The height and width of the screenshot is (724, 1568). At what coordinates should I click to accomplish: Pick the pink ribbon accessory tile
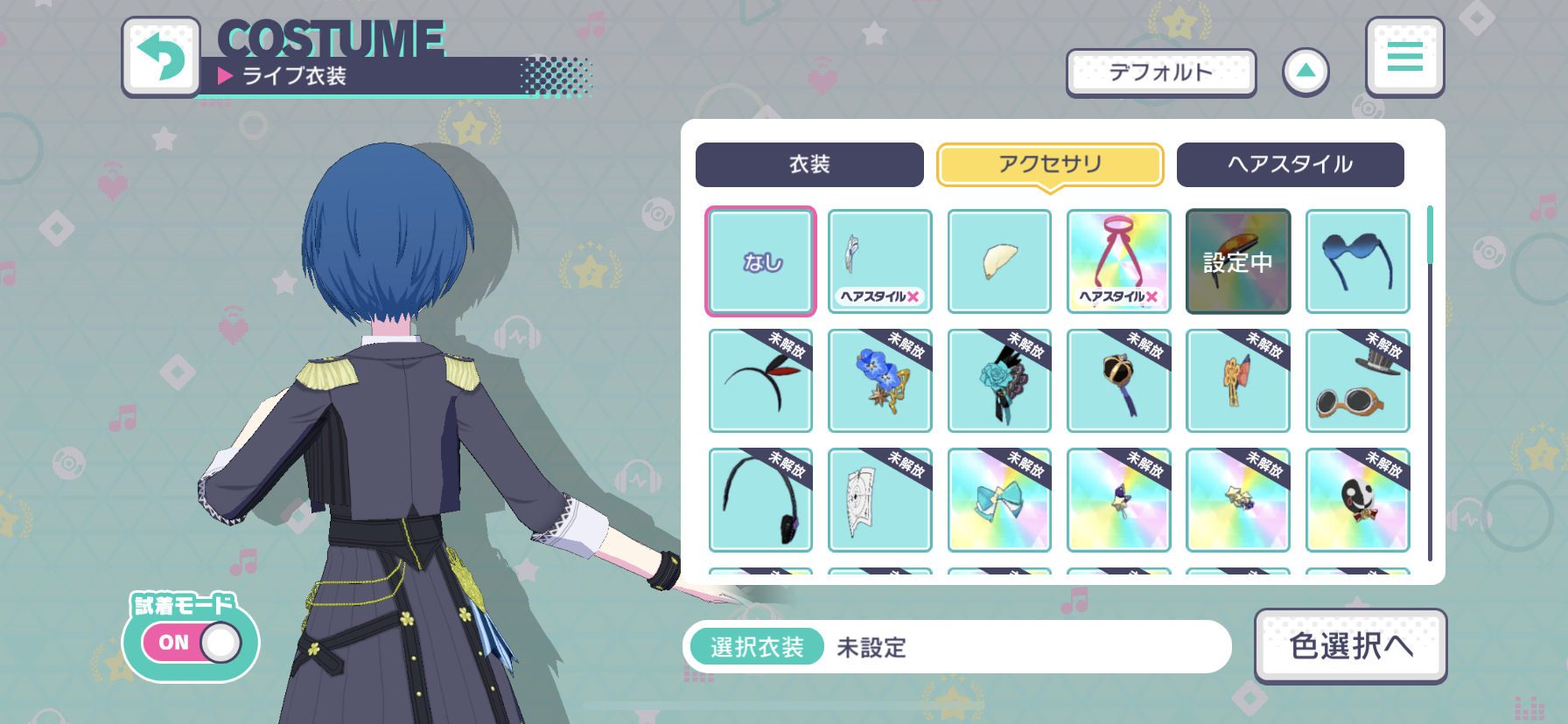(1118, 261)
